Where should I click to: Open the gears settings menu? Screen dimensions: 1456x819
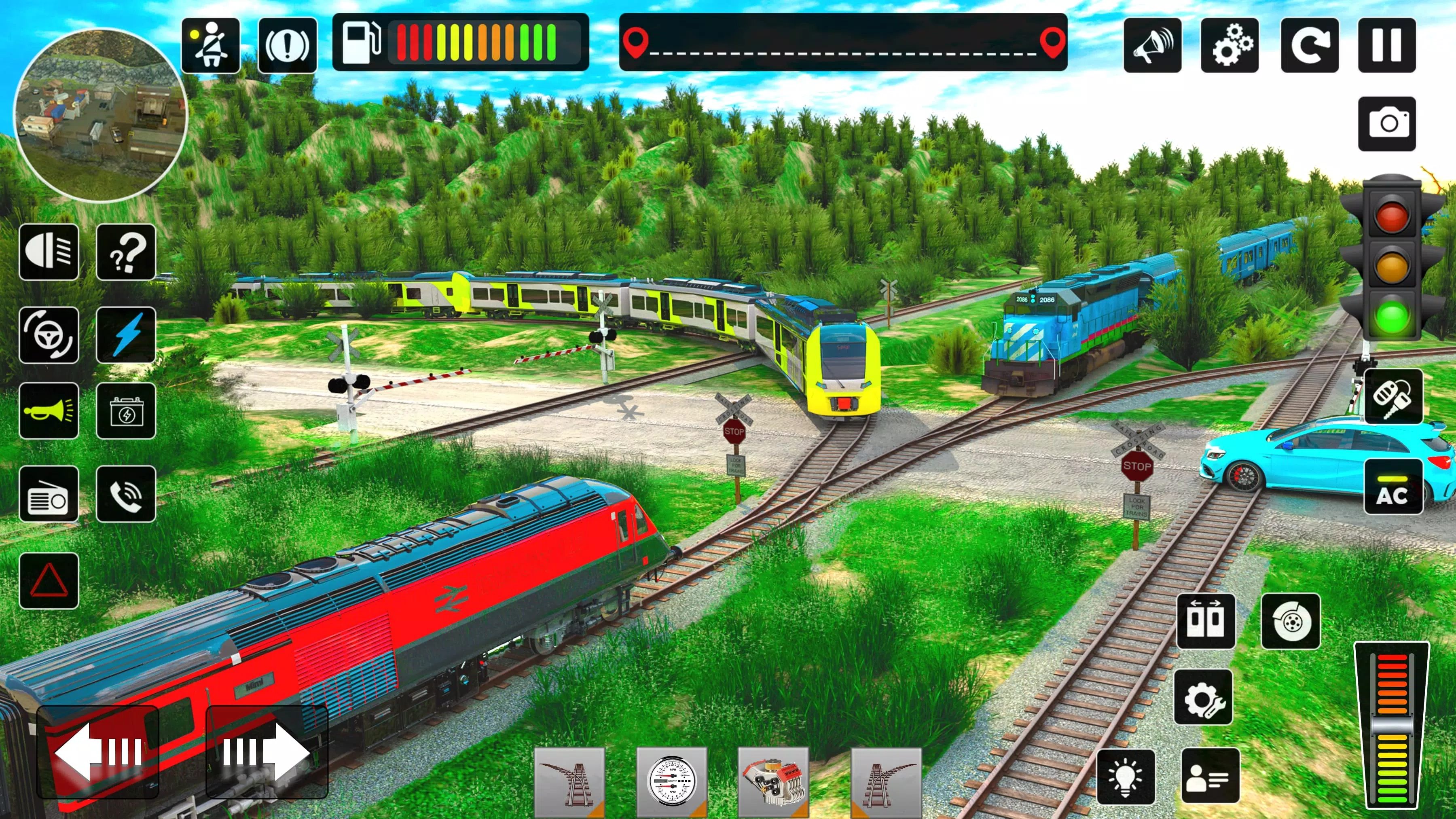(1230, 45)
